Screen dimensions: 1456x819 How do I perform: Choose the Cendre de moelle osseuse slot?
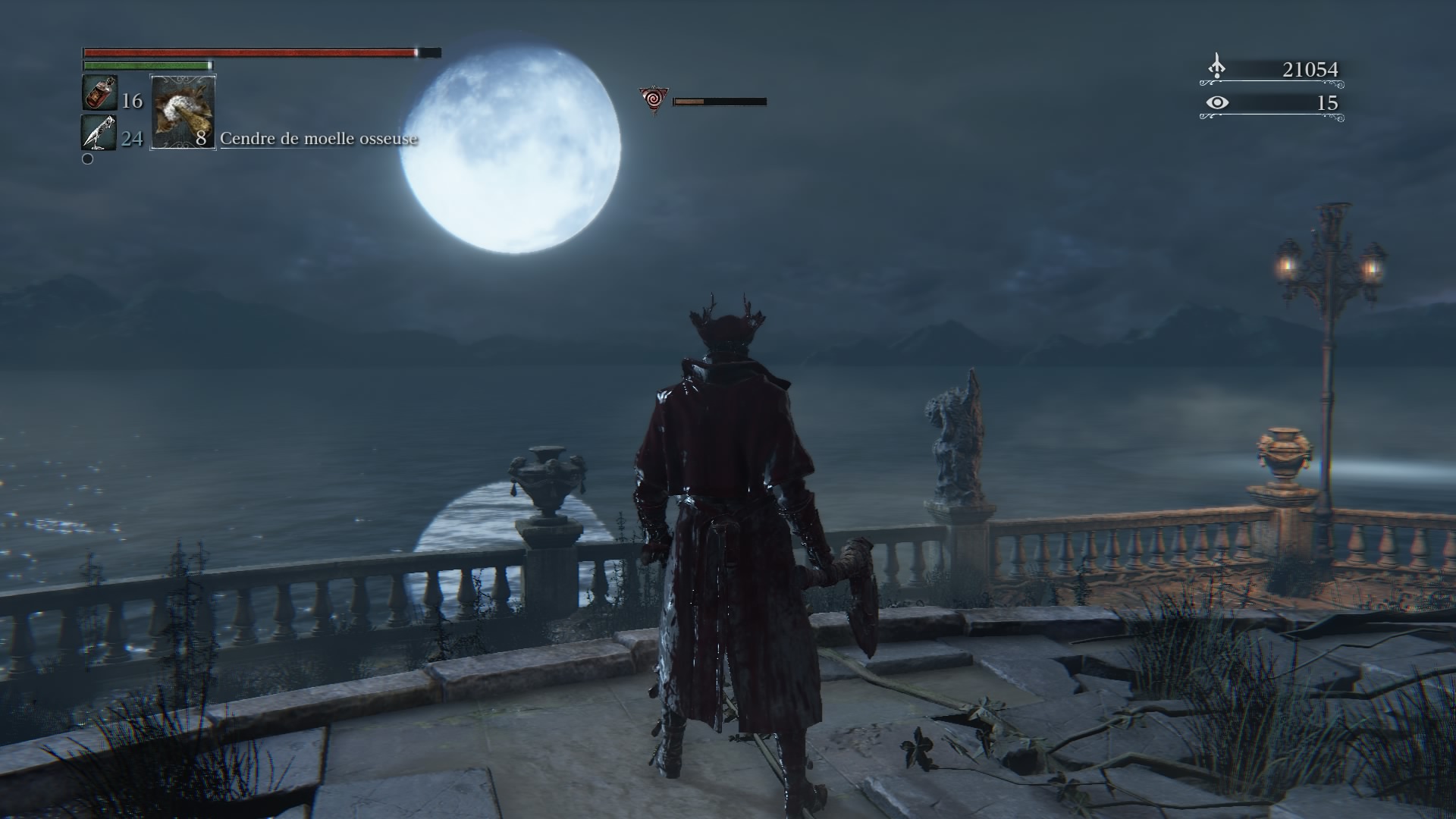point(184,111)
